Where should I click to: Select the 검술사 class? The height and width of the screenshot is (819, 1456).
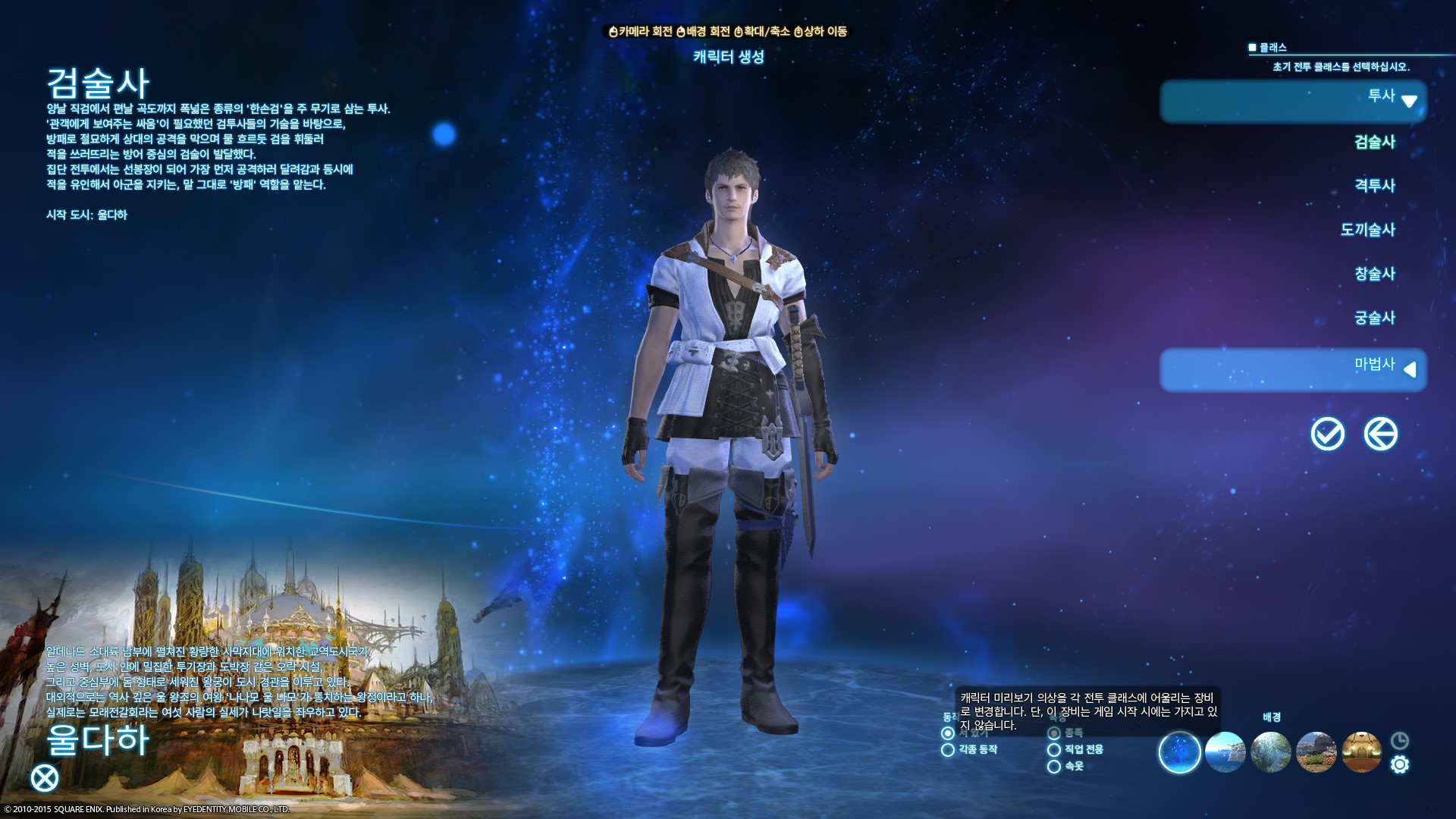pos(1374,142)
